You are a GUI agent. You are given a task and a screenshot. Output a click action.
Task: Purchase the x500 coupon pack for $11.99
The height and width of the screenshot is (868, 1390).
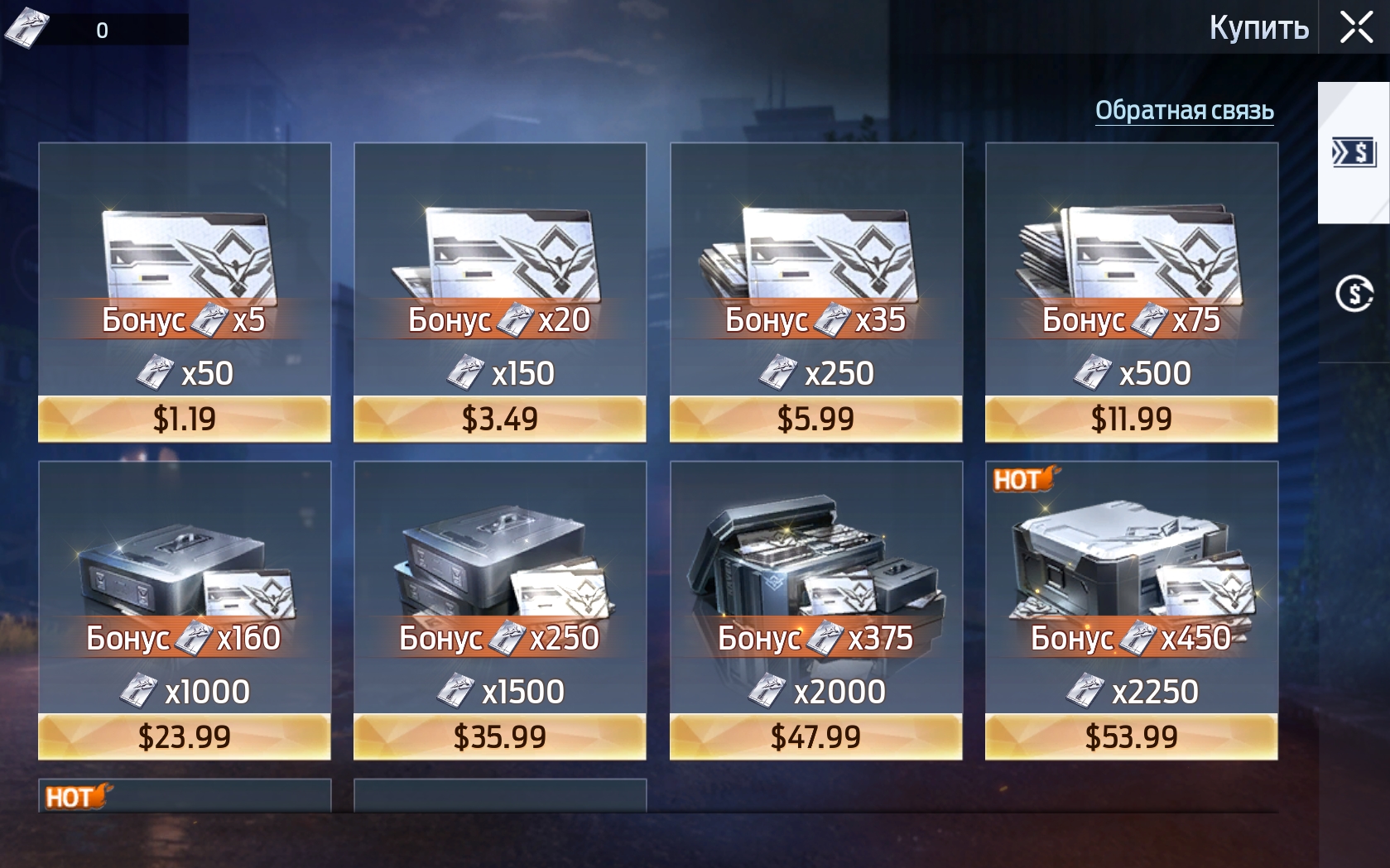[x=1131, y=419]
